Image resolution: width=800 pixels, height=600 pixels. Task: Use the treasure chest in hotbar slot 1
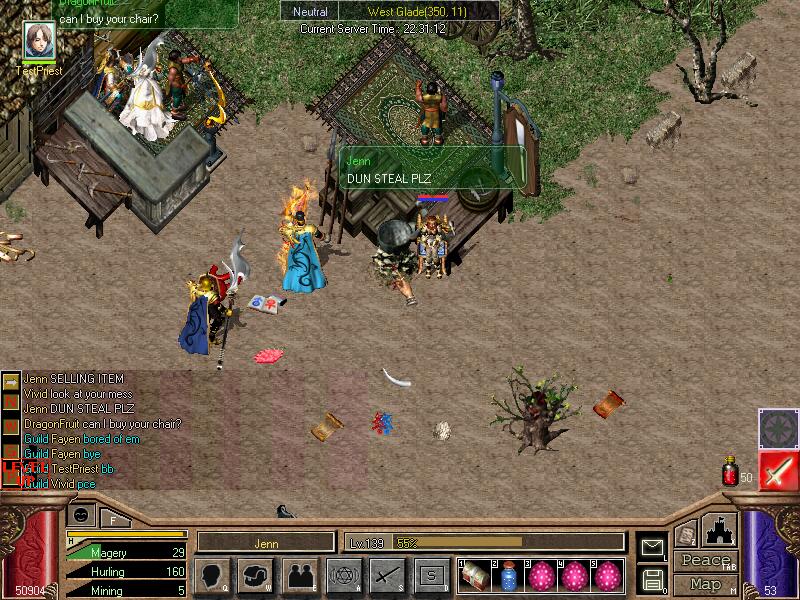coord(475,576)
